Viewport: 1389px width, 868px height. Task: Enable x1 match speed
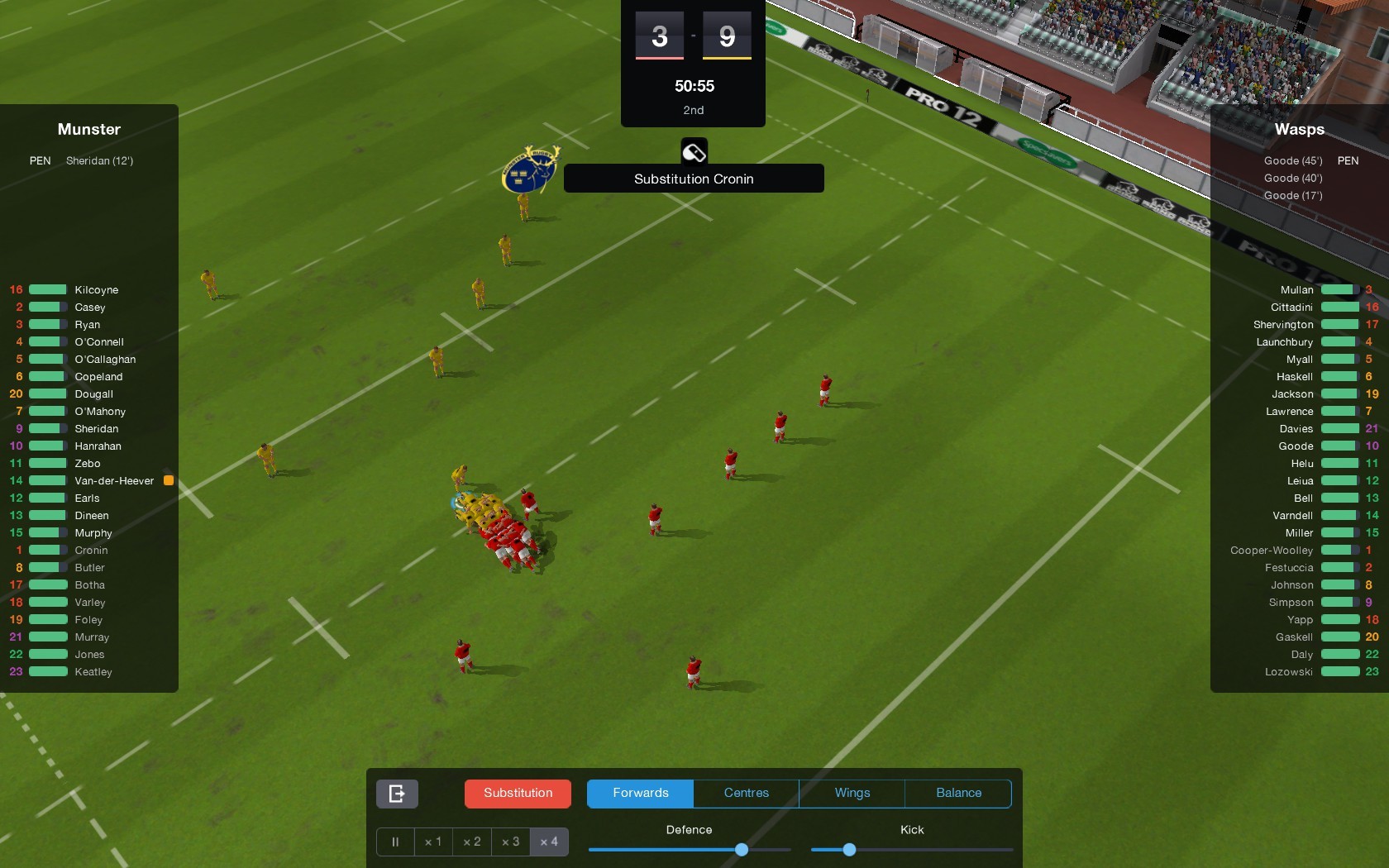click(x=432, y=842)
